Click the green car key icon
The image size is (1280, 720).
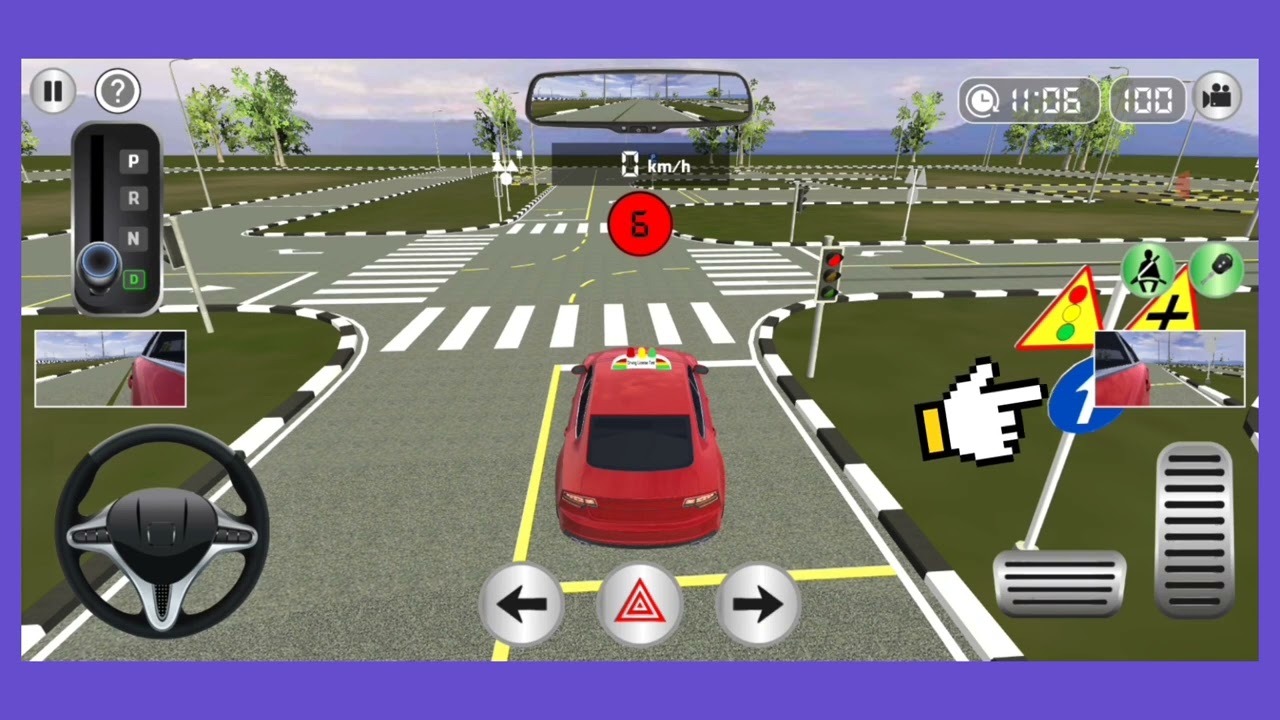(1216, 270)
